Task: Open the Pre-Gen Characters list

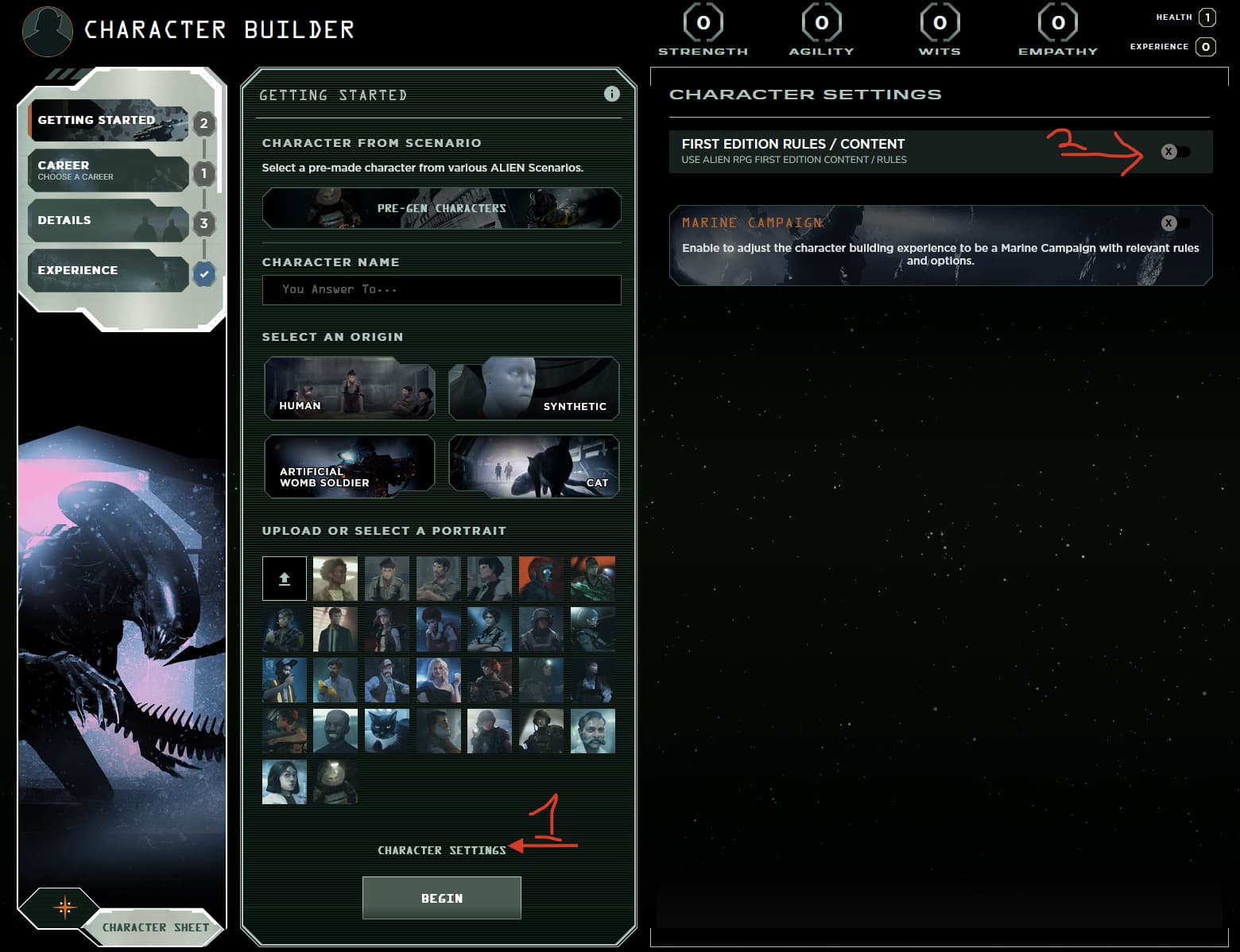Action: coord(441,208)
